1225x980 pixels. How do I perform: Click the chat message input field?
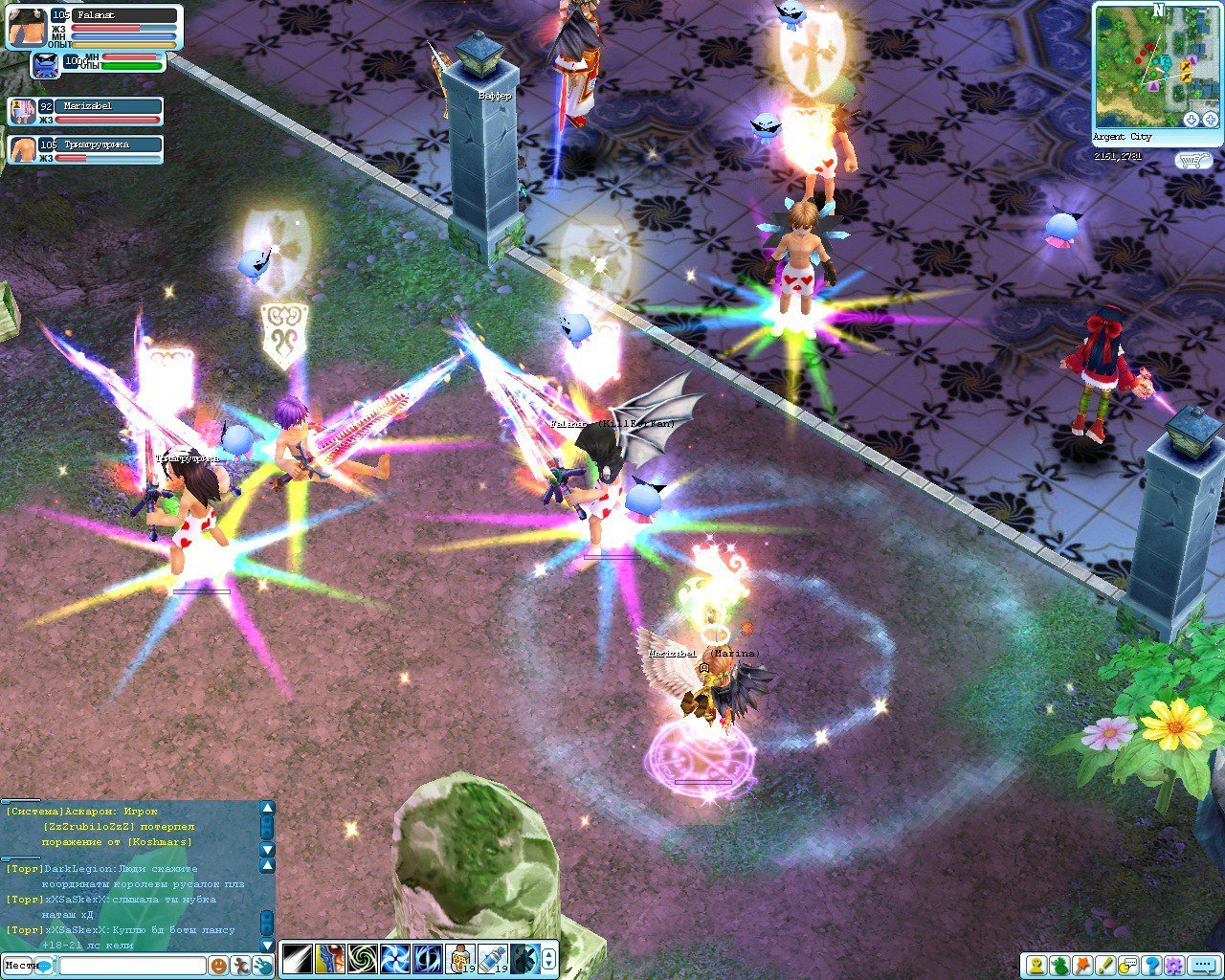(x=132, y=966)
